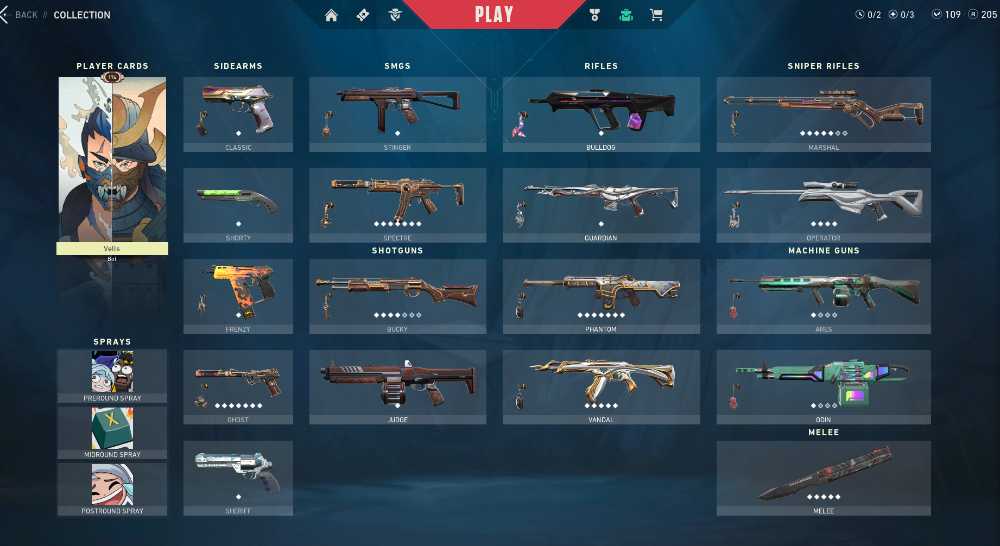Select the Operator sniper rifle tile
This screenshot has width=1000, height=546.
point(824,205)
